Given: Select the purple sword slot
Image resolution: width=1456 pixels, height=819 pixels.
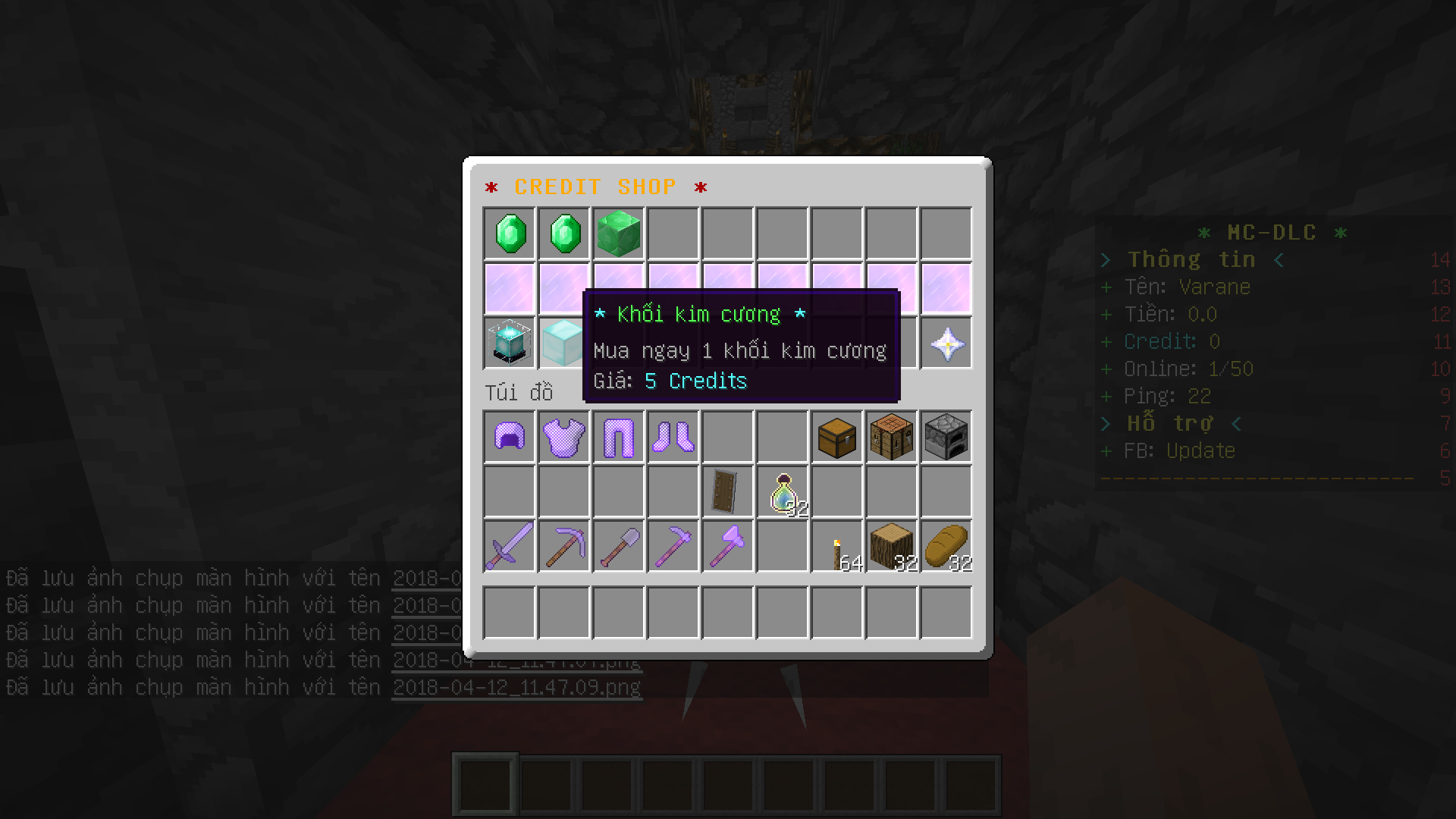Looking at the screenshot, I should (510, 546).
